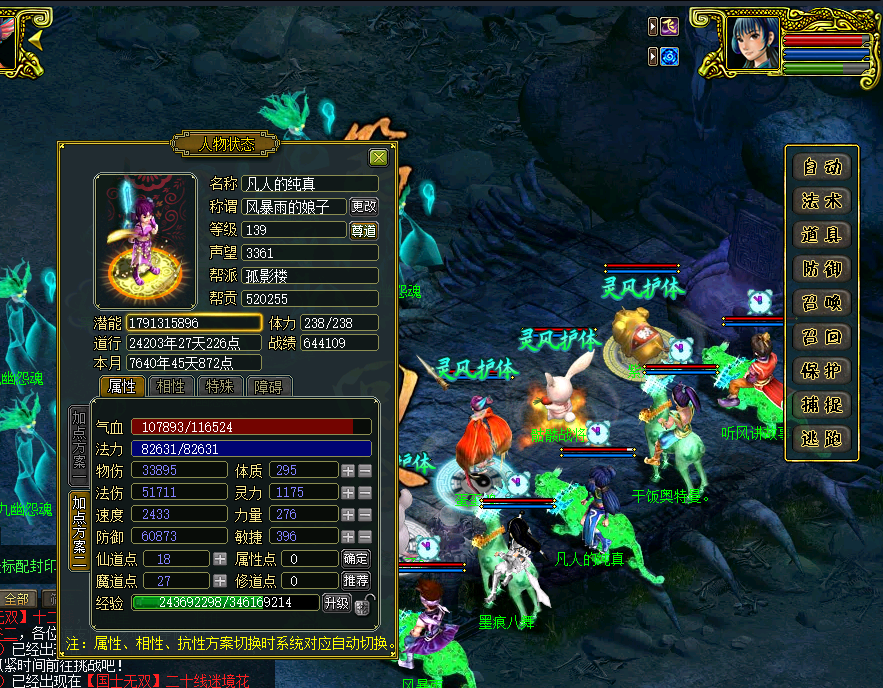Screen dimensions: 883x688
Task: Click the 更改 button beside the title
Action: tap(364, 206)
